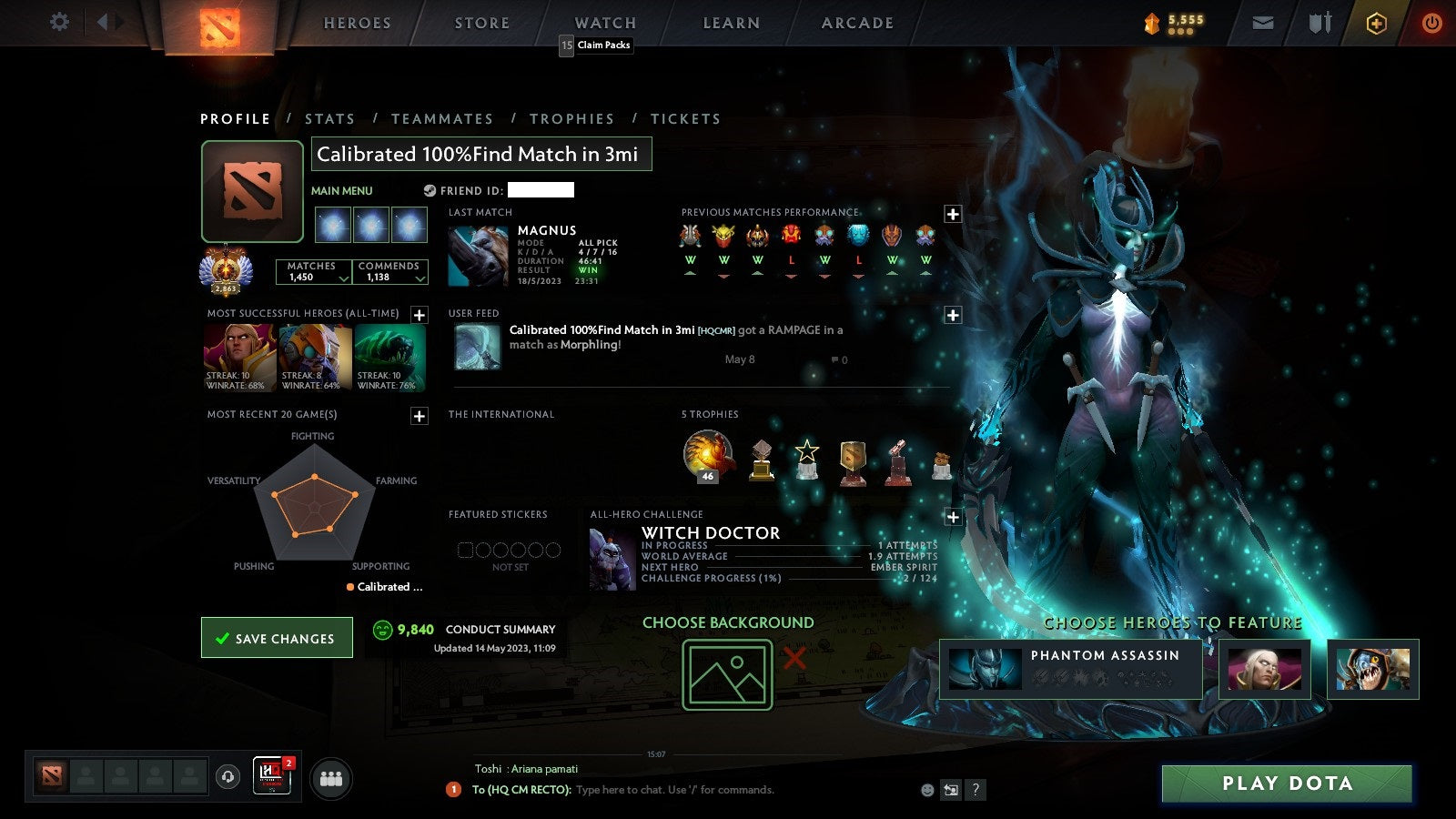
Task: Click the SAVE CHANGES button
Action: click(x=277, y=637)
